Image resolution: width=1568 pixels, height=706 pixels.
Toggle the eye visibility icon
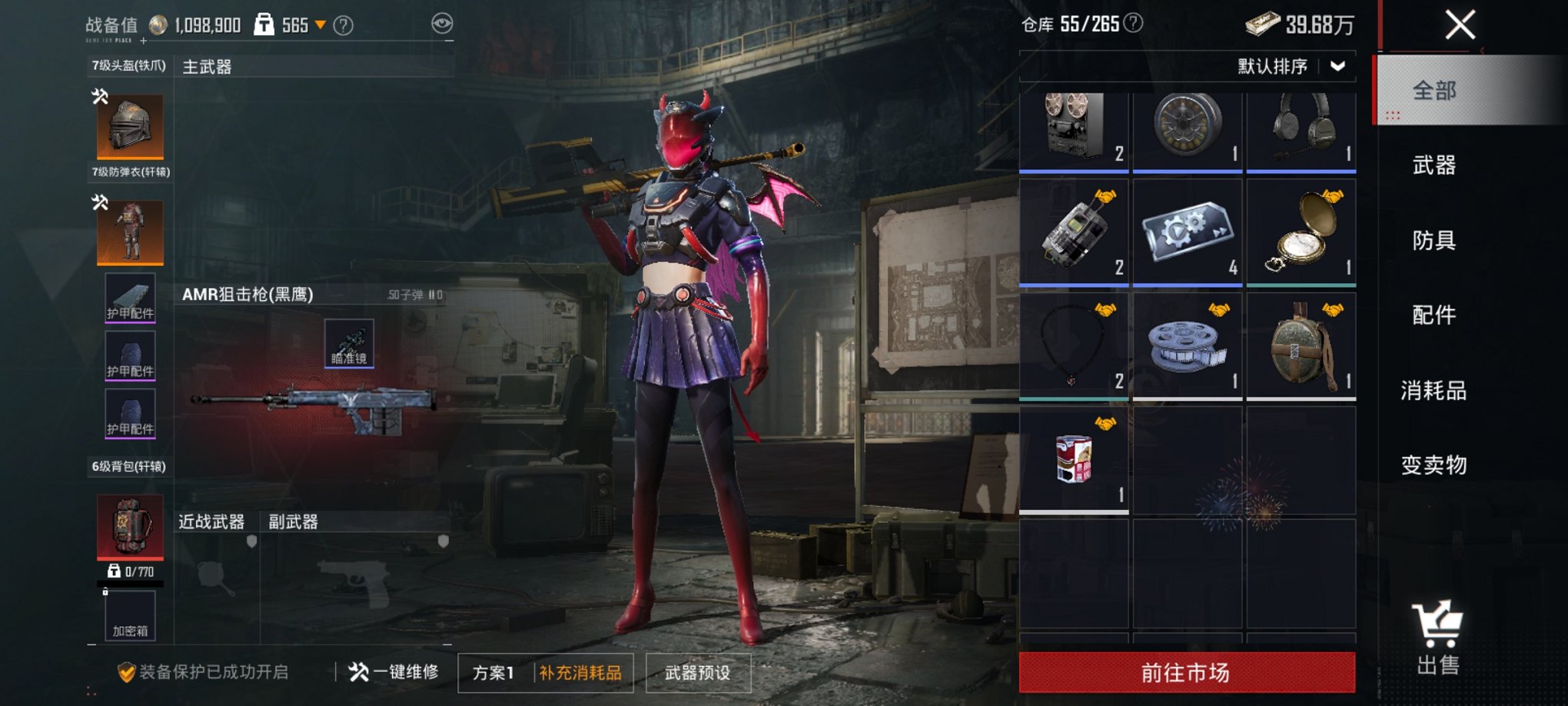(442, 24)
